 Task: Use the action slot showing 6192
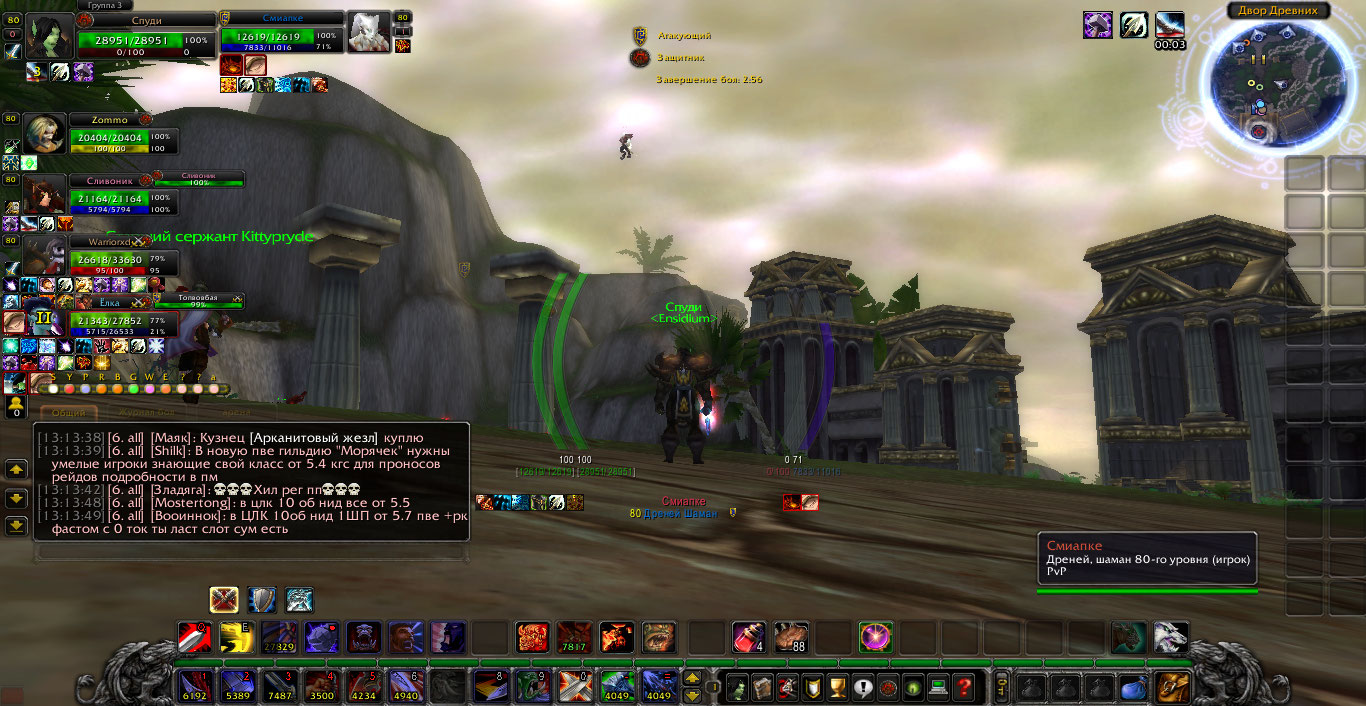(193, 686)
